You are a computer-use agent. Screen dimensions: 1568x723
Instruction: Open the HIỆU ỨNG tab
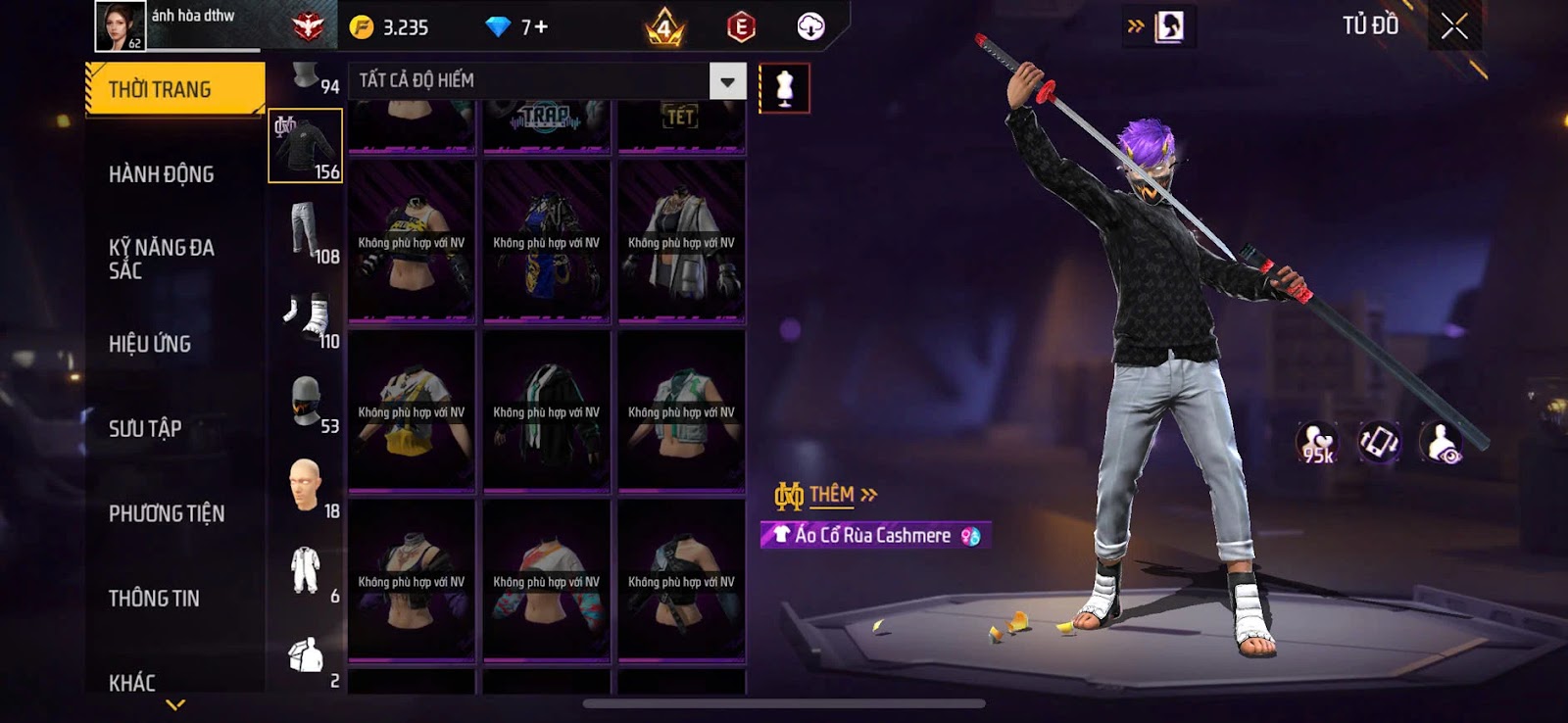[x=150, y=344]
